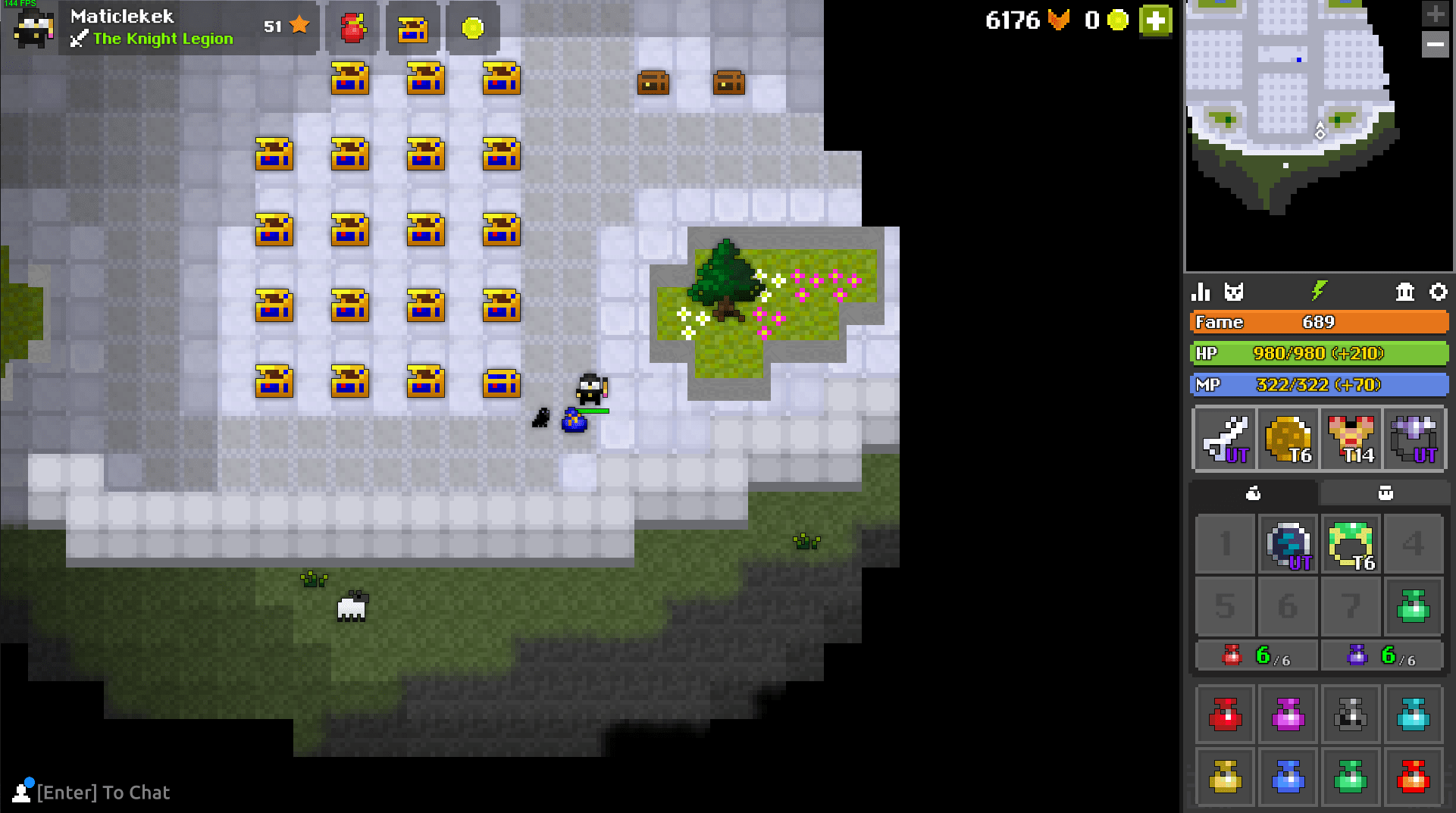Use a red health potion from the 6/6 belt slot

(x=1255, y=655)
